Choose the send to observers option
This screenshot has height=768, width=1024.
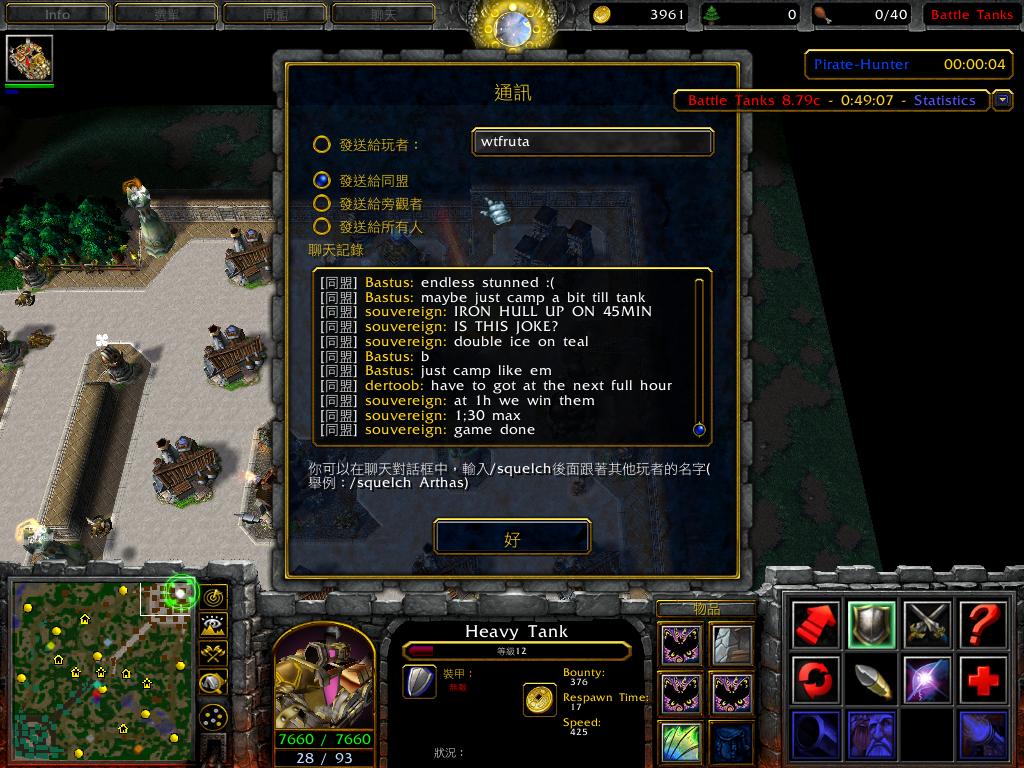pyautogui.click(x=322, y=204)
